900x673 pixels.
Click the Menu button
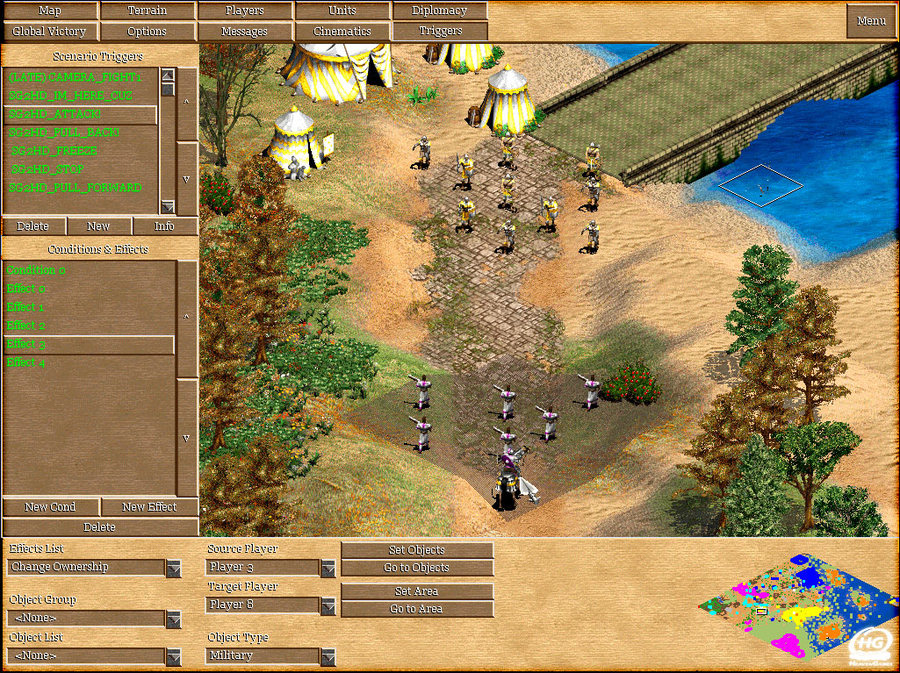(871, 21)
